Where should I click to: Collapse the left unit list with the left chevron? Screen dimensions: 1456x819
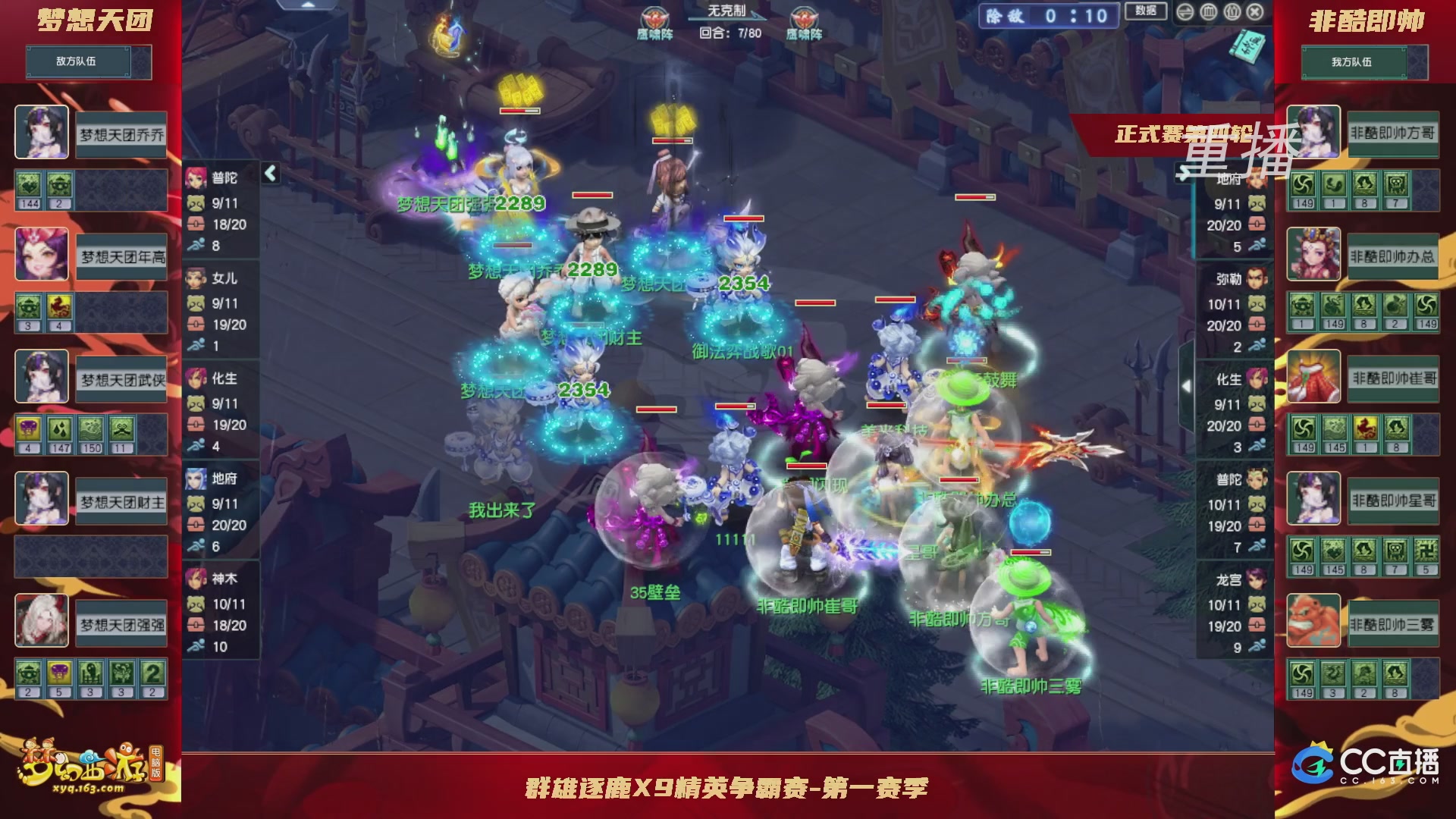tap(269, 173)
